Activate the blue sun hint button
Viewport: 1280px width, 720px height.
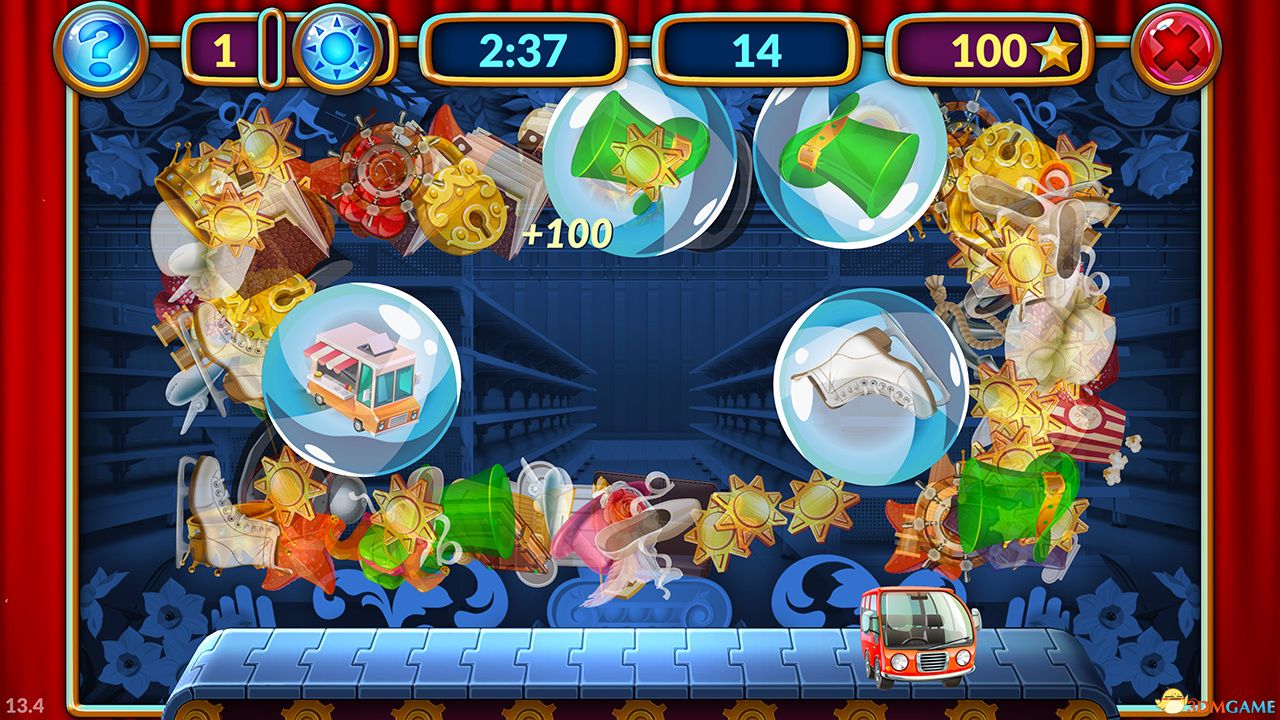[x=337, y=49]
